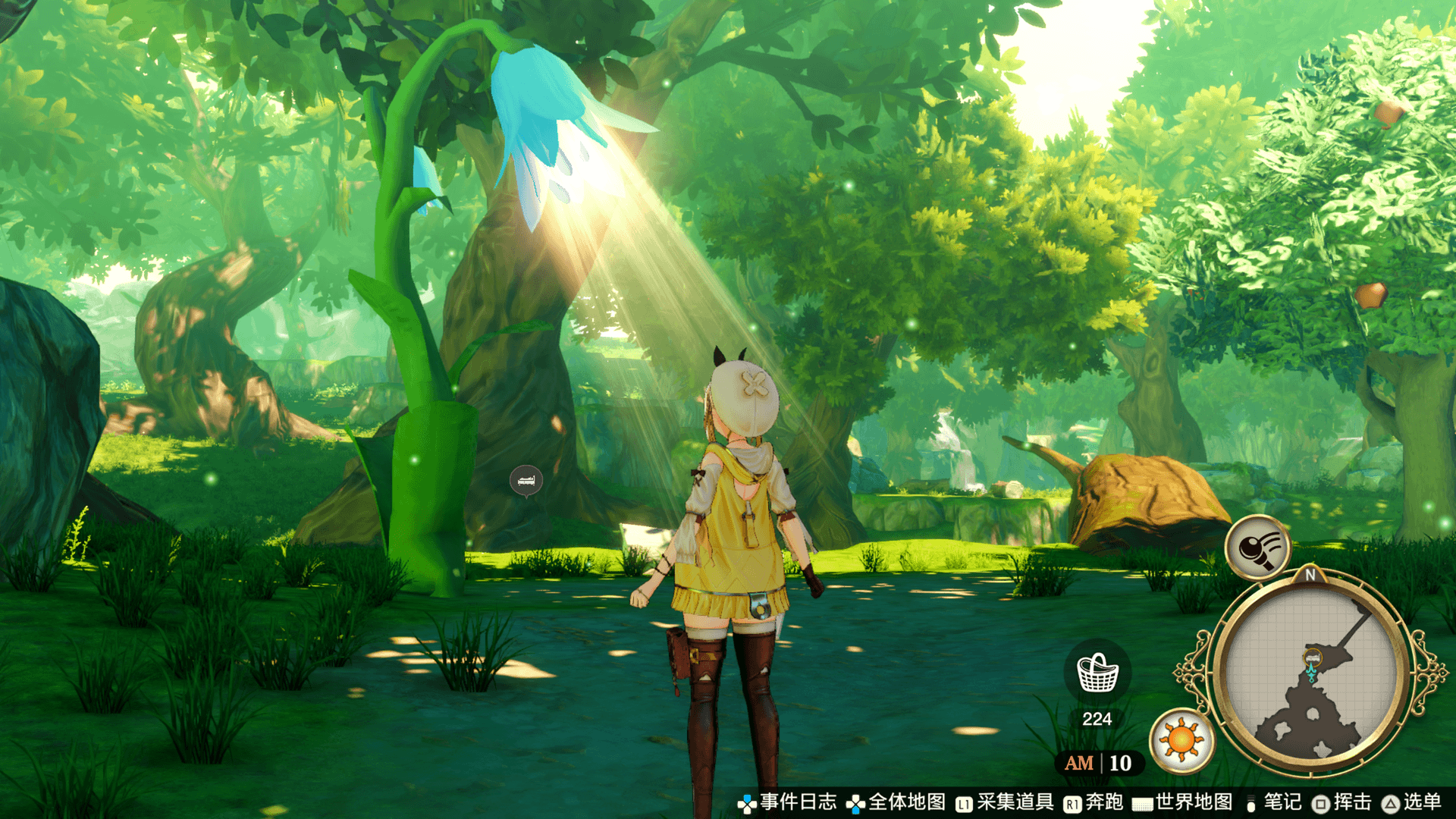Open the gathering basket icon

(x=1097, y=672)
